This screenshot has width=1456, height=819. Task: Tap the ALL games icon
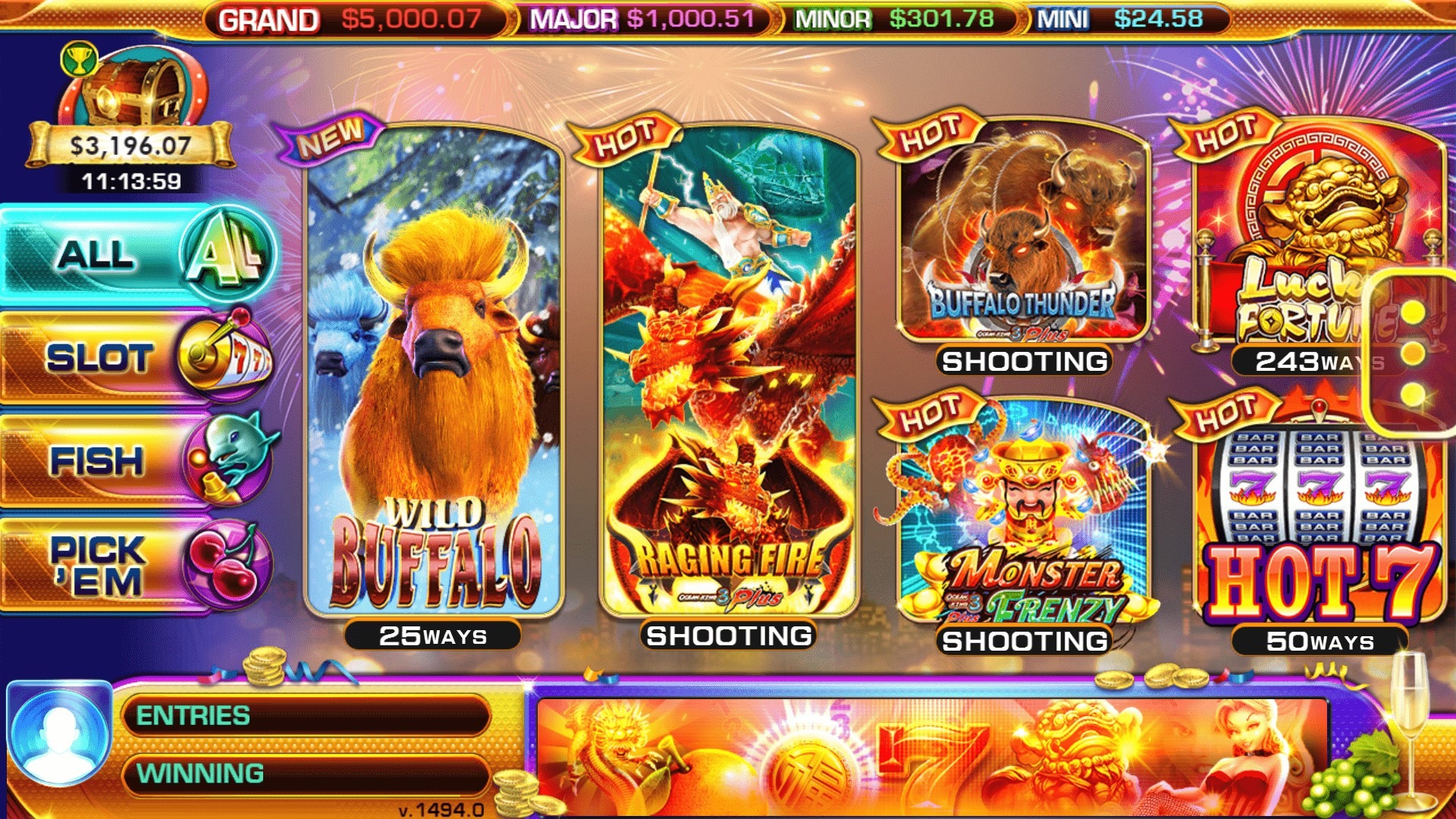(x=227, y=256)
